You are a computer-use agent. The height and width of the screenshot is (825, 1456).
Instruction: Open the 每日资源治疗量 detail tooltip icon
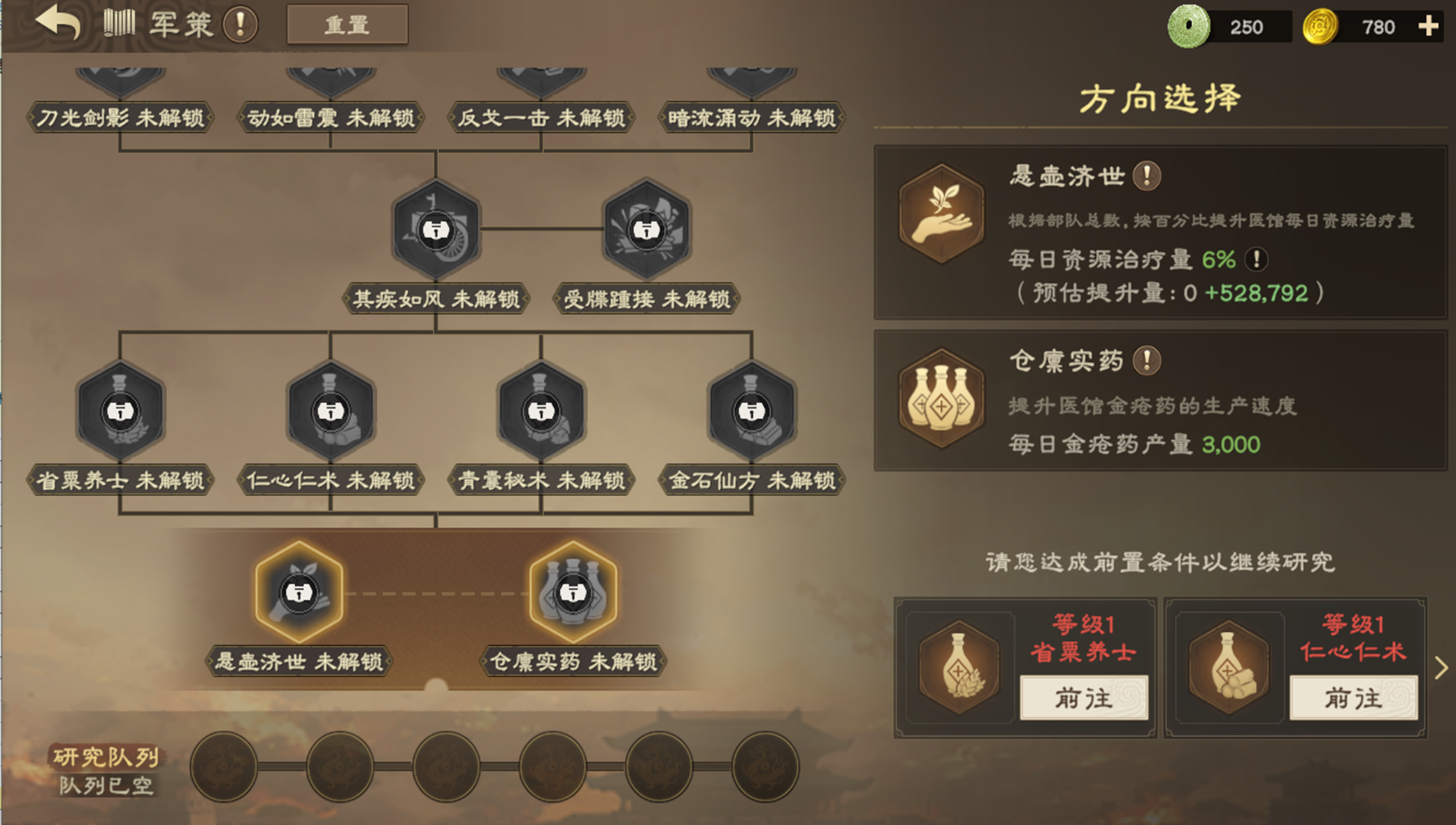click(x=1256, y=260)
